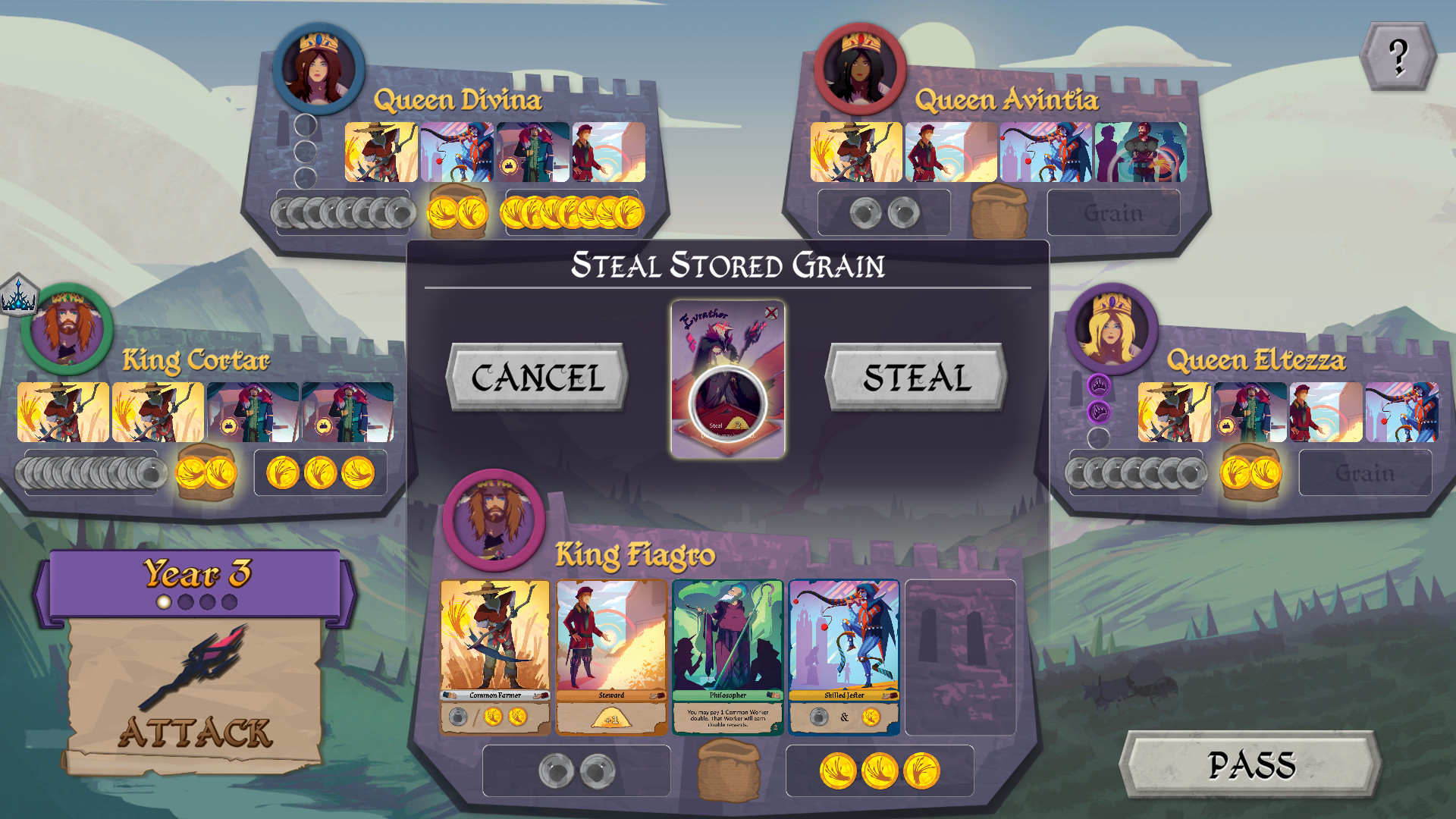Image resolution: width=1456 pixels, height=819 pixels.
Task: Click Queen Eltezza's empty Grain slot
Action: tap(1365, 472)
